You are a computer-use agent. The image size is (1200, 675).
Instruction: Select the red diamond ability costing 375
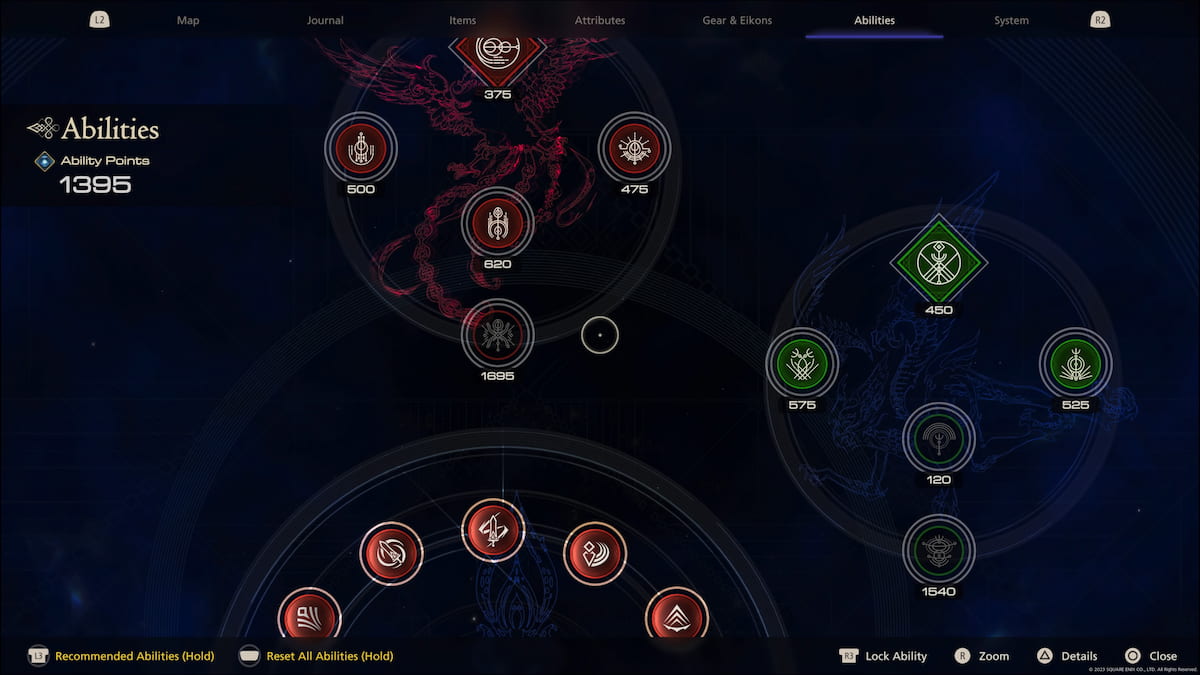(x=497, y=50)
